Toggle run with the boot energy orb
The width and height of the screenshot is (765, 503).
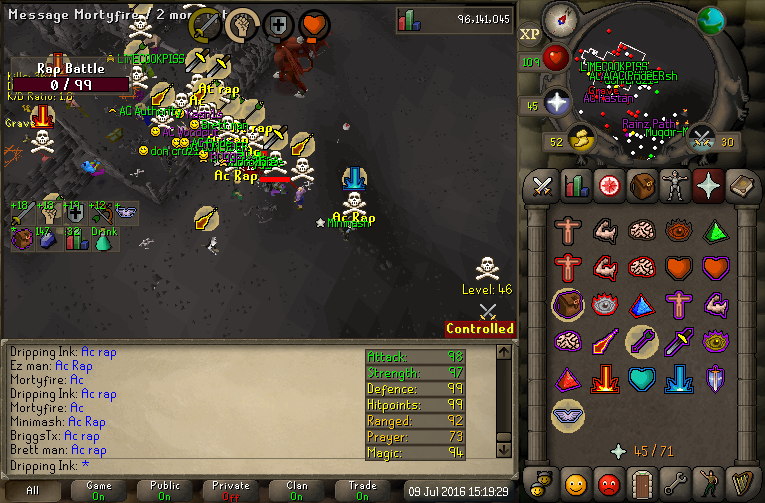tap(580, 141)
